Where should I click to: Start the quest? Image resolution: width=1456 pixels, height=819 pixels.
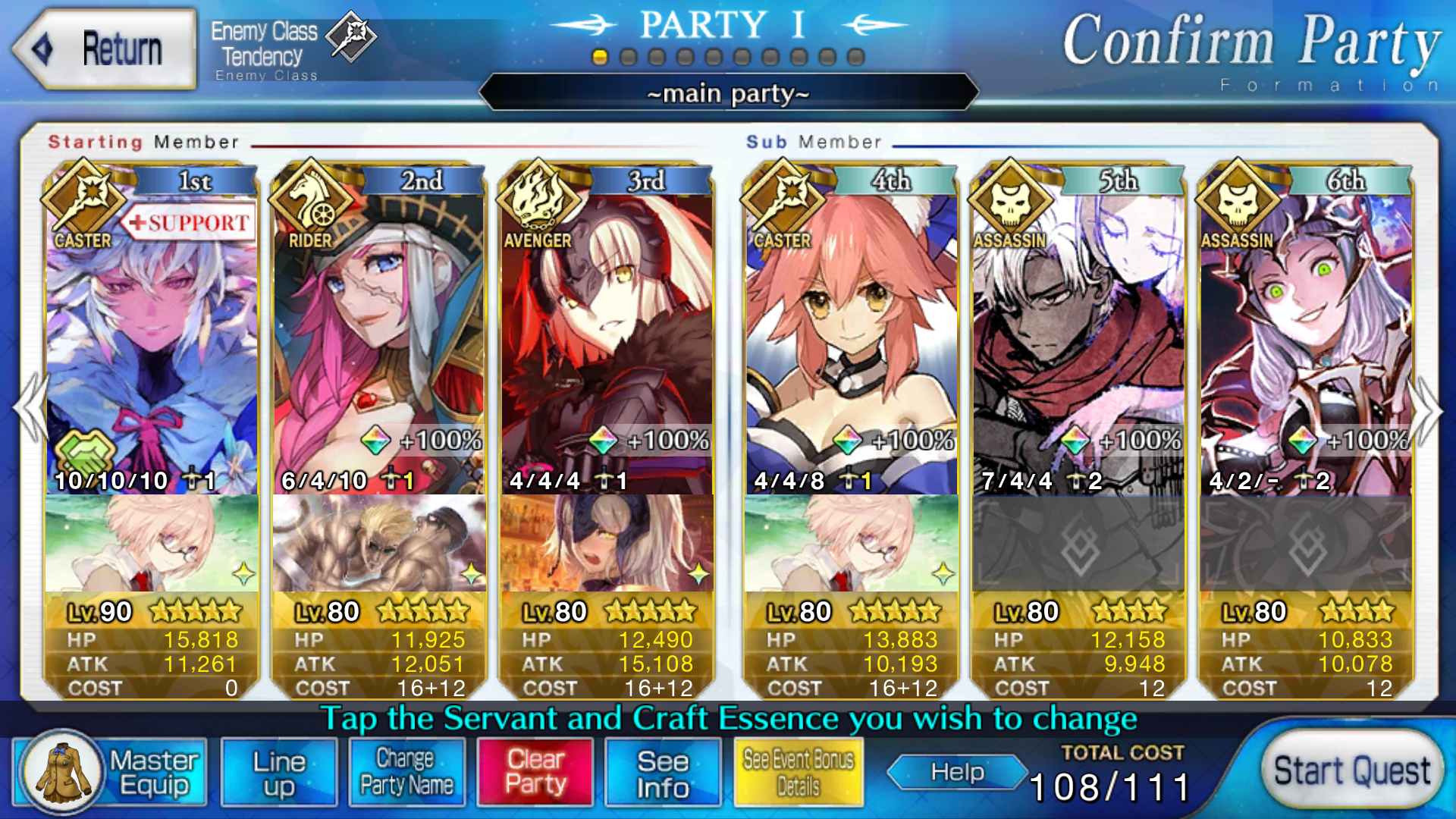(x=1351, y=771)
